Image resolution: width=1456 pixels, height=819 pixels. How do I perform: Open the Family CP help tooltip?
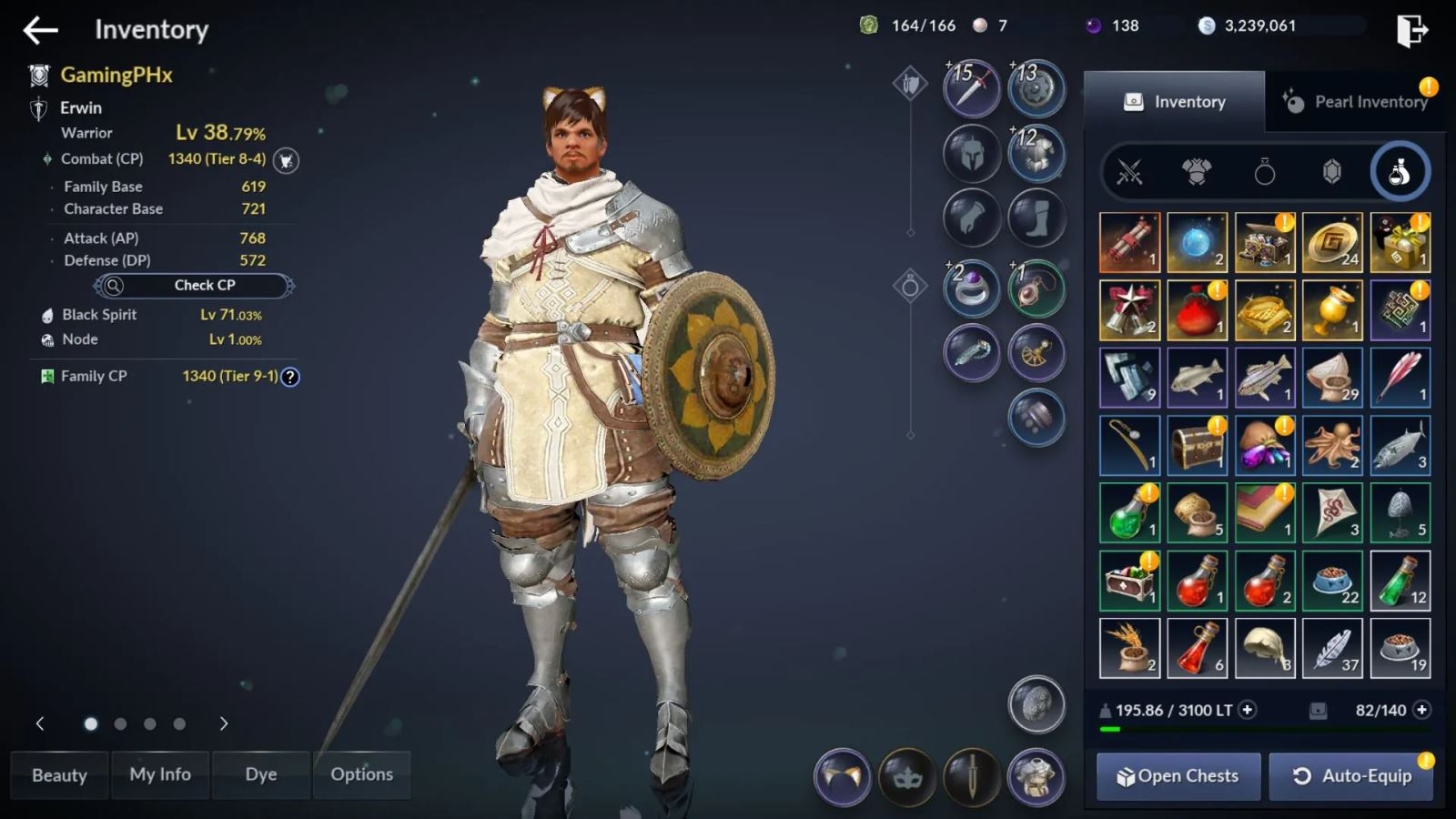pyautogui.click(x=288, y=376)
